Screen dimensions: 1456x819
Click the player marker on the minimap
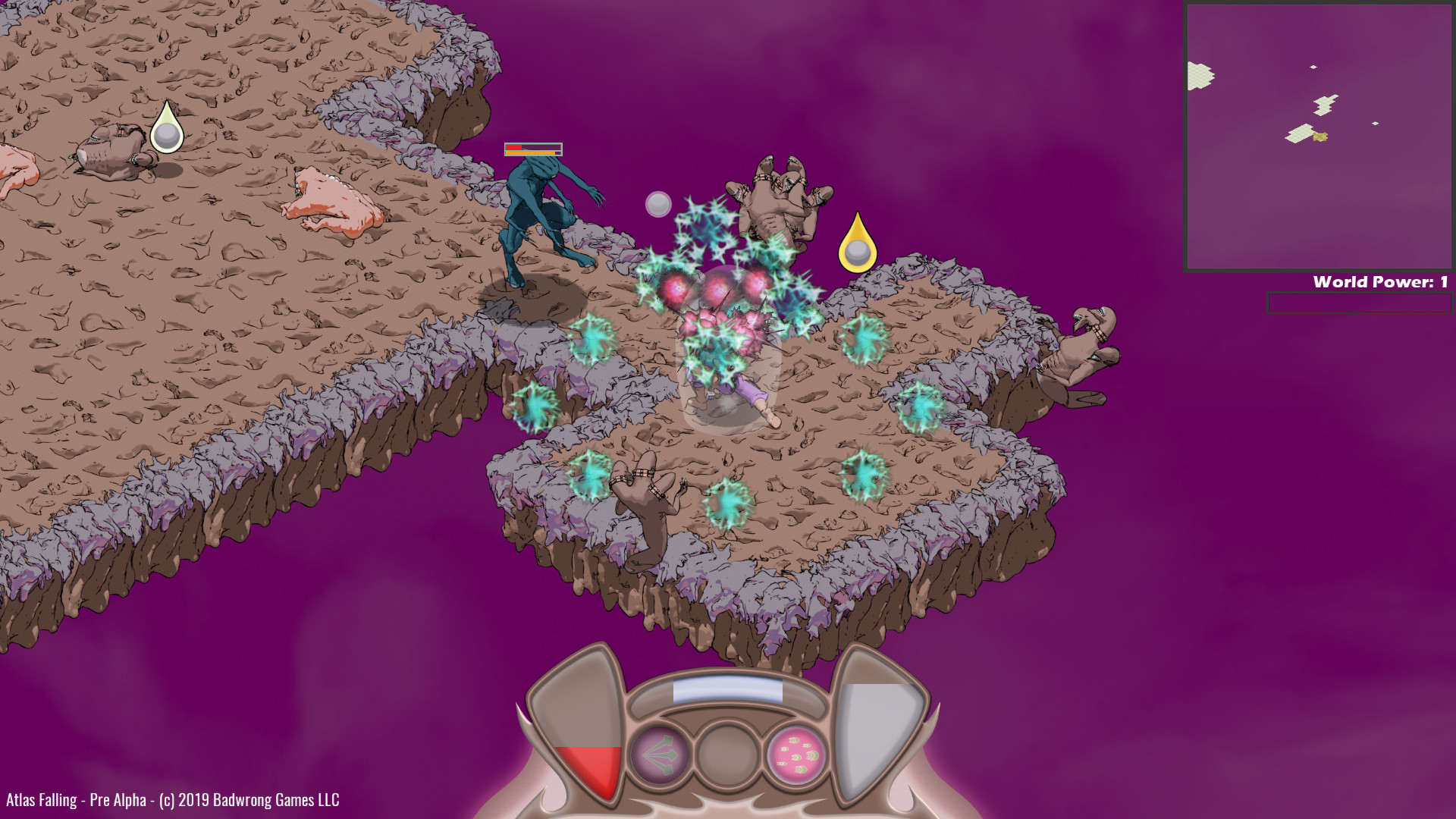tap(1319, 136)
